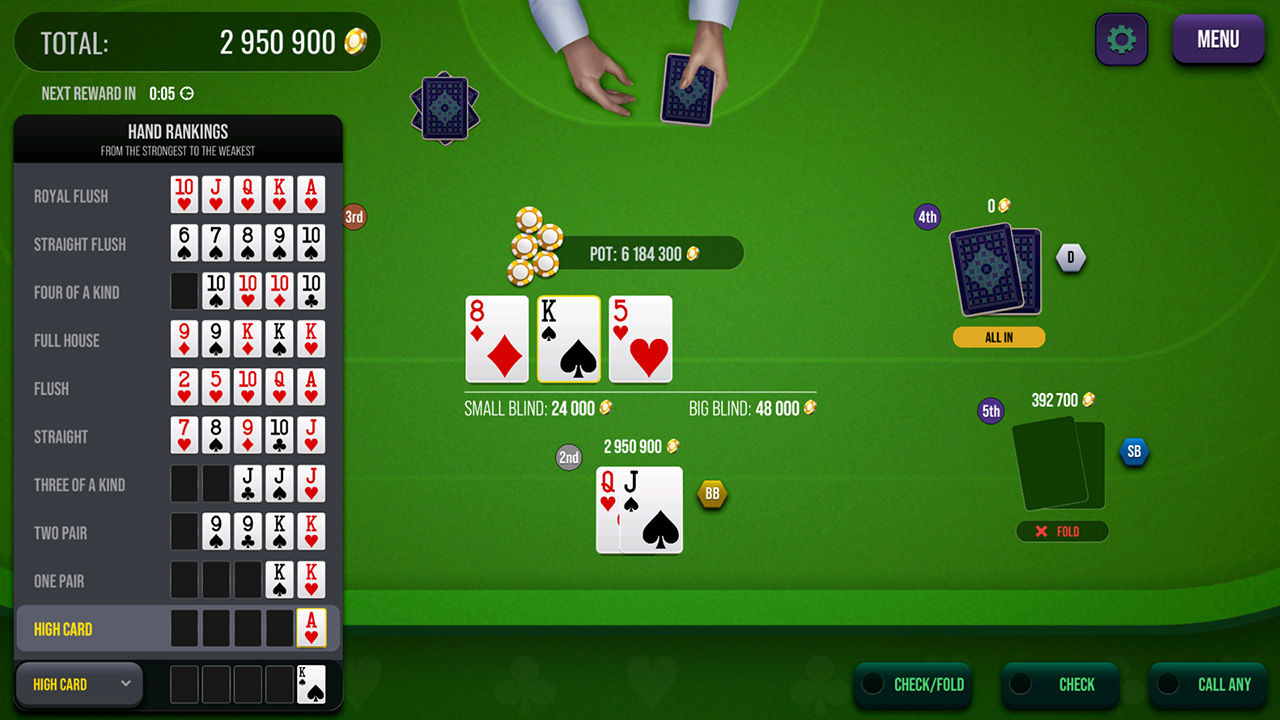The width and height of the screenshot is (1280, 720).
Task: Open the settings gear
Action: 1121,39
